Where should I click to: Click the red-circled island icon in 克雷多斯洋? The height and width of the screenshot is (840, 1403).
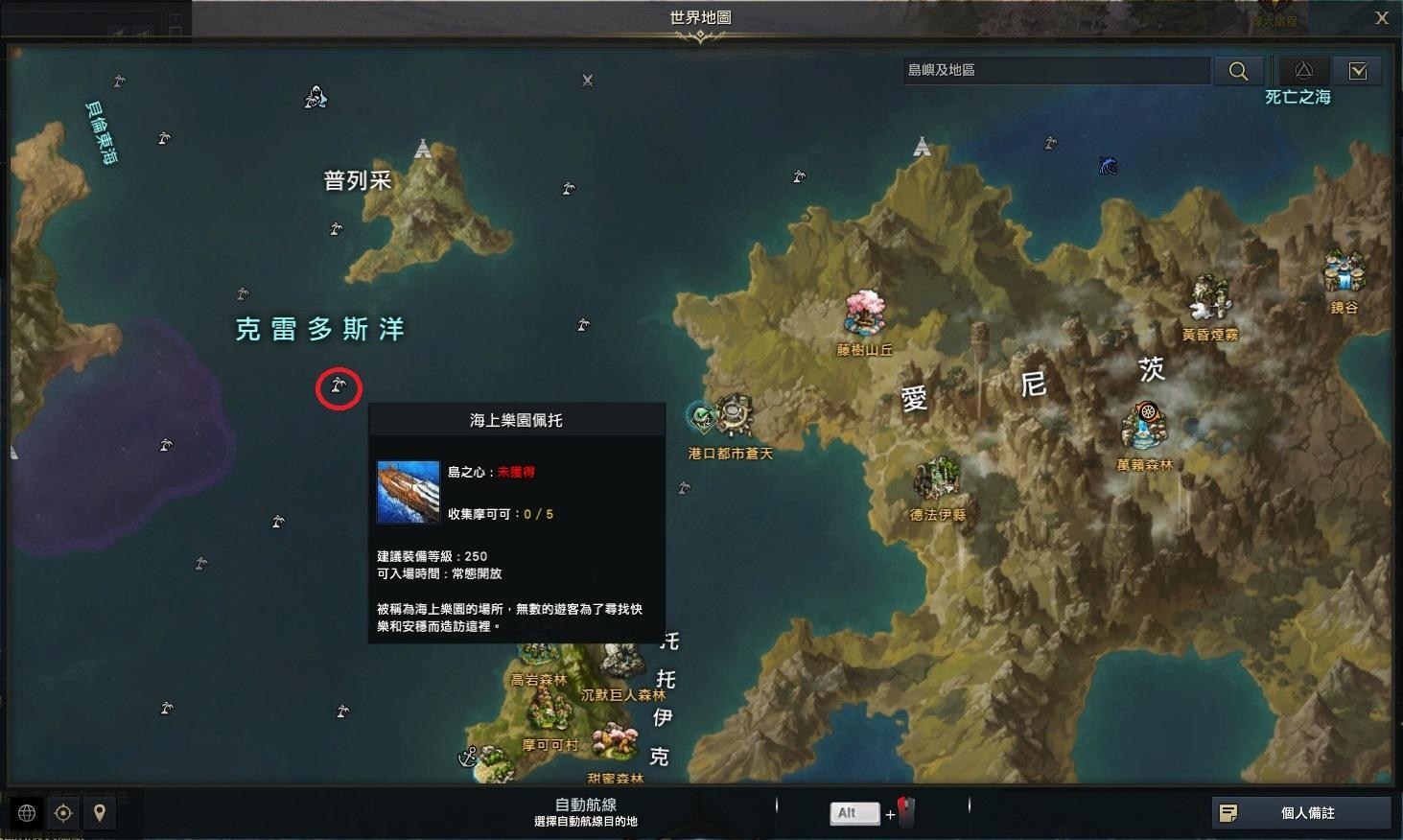click(x=339, y=387)
